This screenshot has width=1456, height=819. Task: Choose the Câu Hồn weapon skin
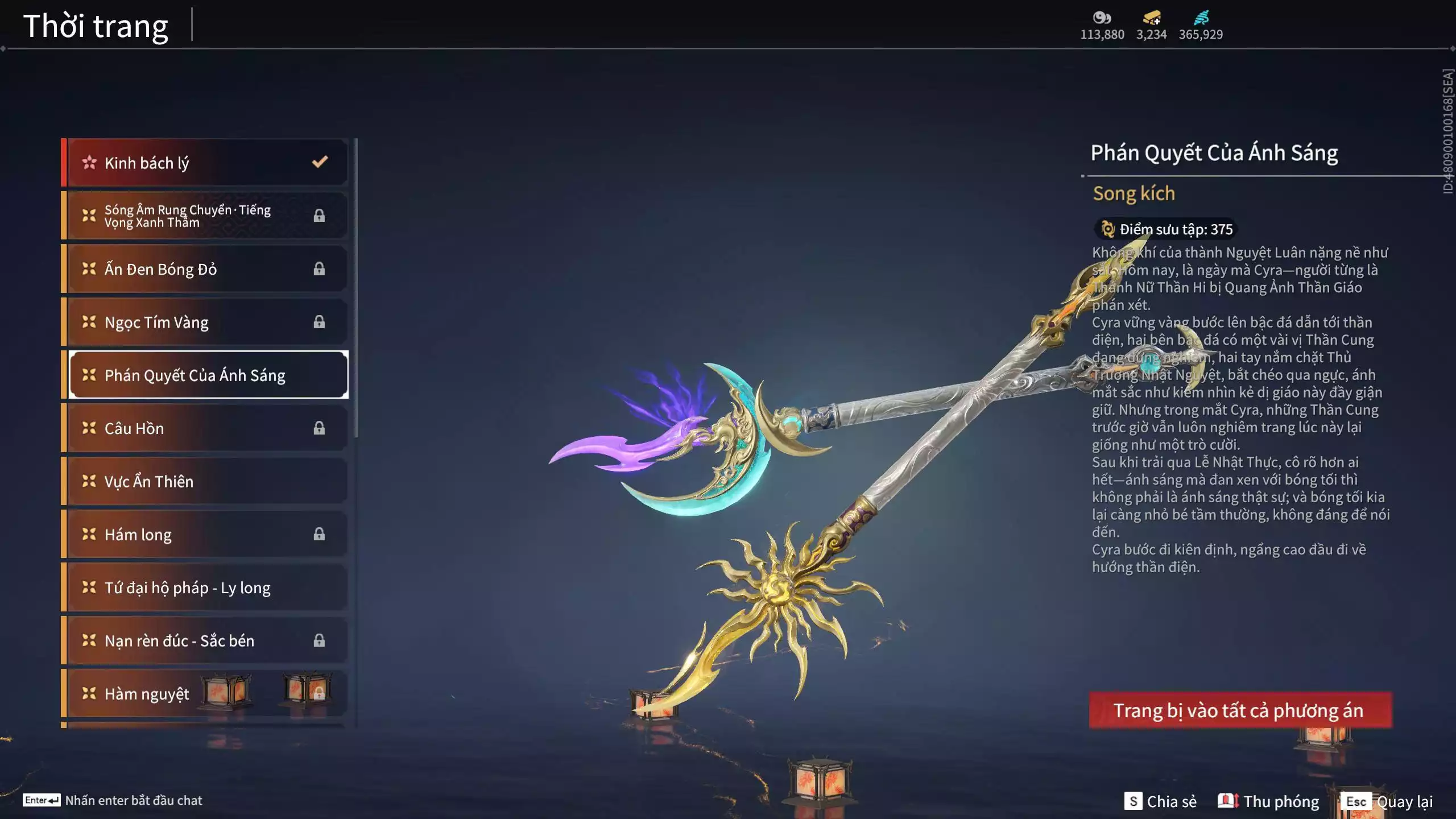205,428
